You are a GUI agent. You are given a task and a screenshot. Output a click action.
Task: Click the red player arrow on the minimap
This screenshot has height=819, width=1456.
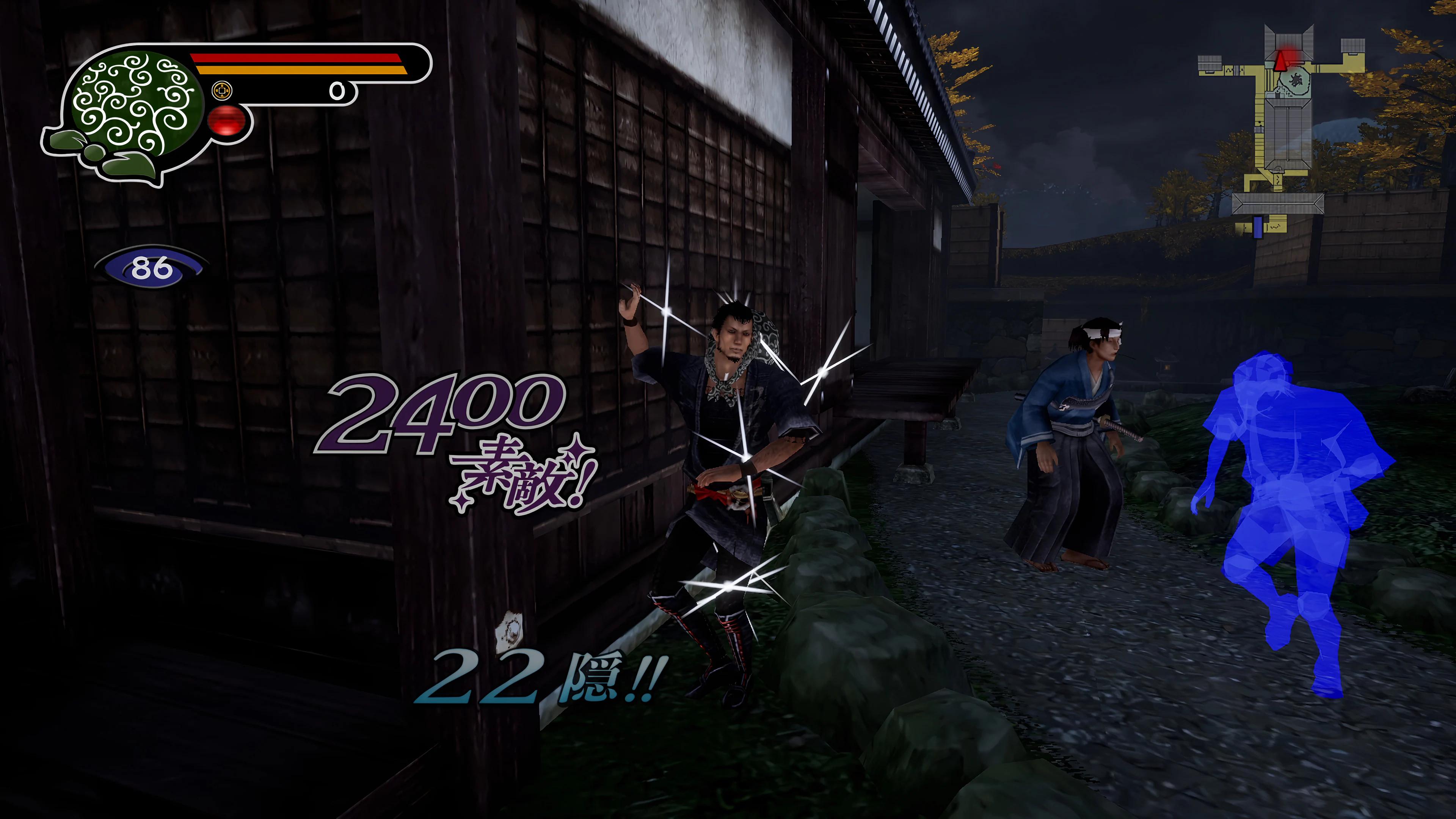coord(1281,62)
